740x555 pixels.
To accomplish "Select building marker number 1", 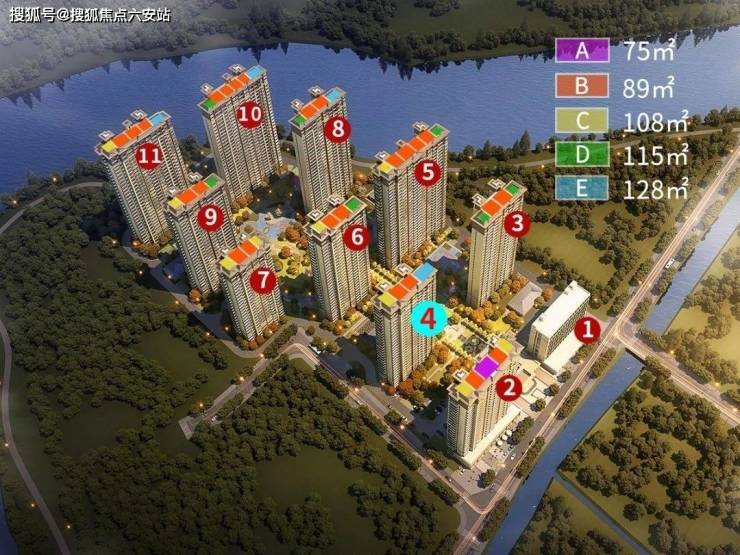I will (x=588, y=327).
